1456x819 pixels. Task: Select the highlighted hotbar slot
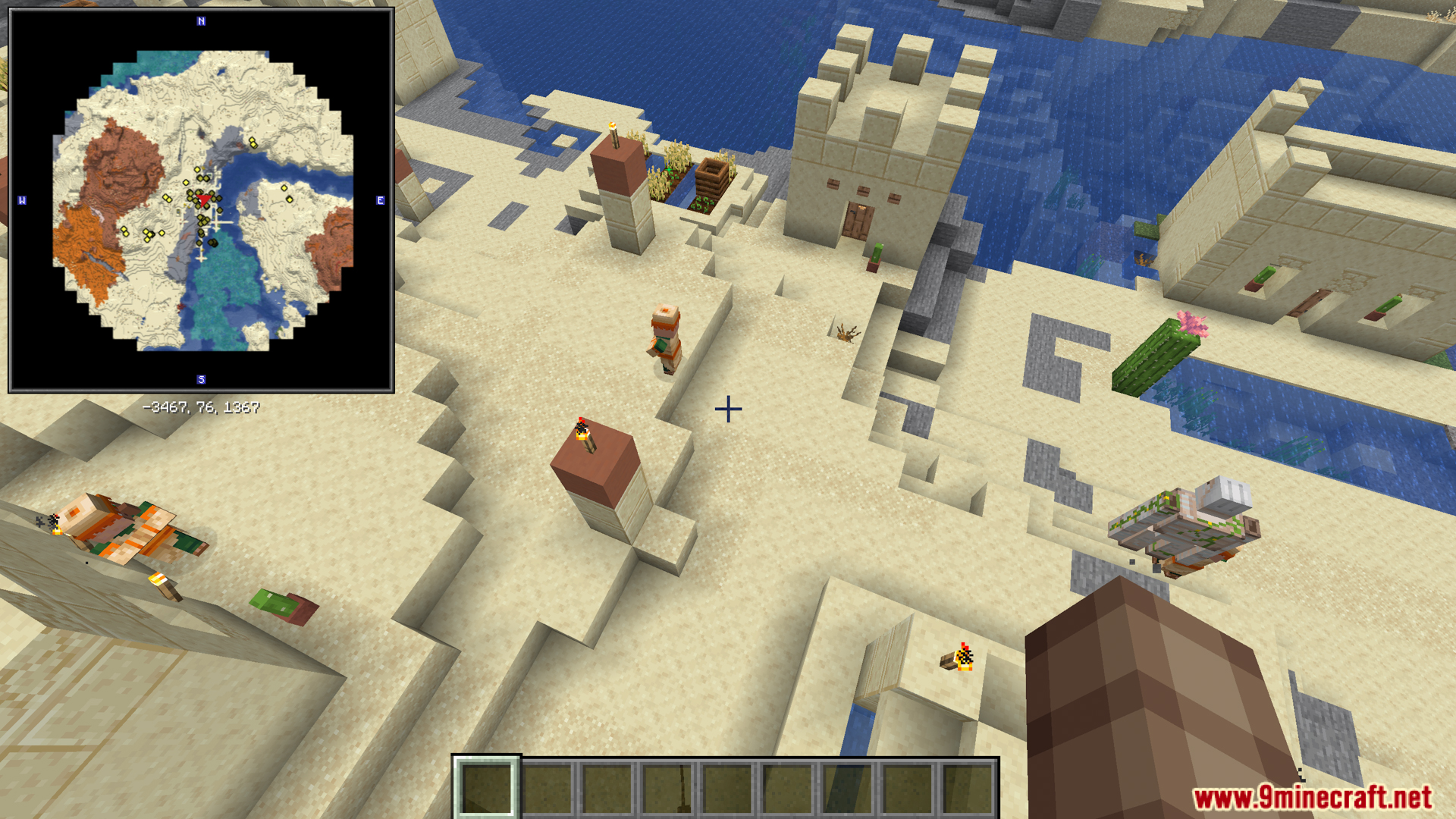[x=486, y=788]
